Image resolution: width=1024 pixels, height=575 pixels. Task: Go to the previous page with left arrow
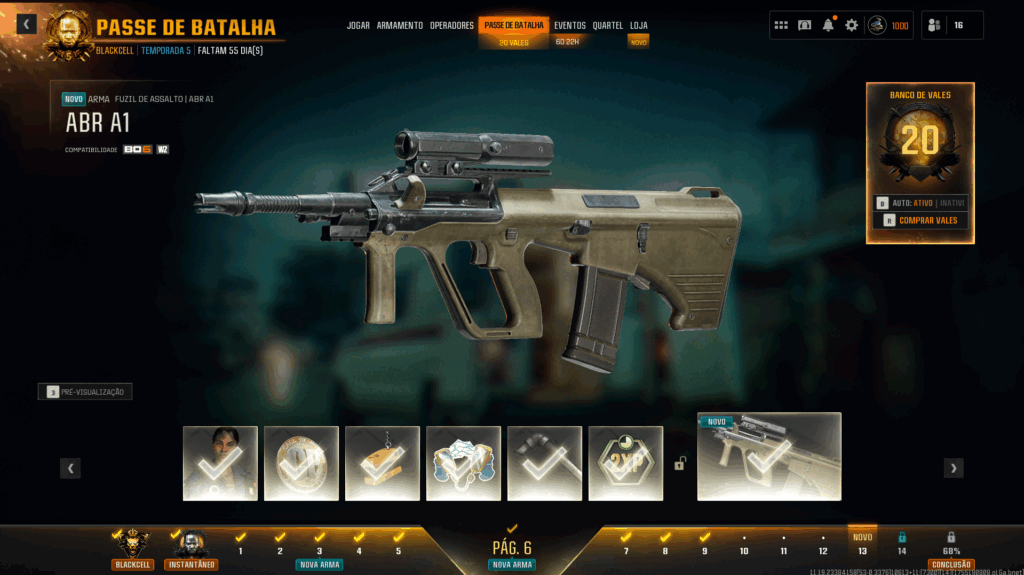[x=70, y=468]
